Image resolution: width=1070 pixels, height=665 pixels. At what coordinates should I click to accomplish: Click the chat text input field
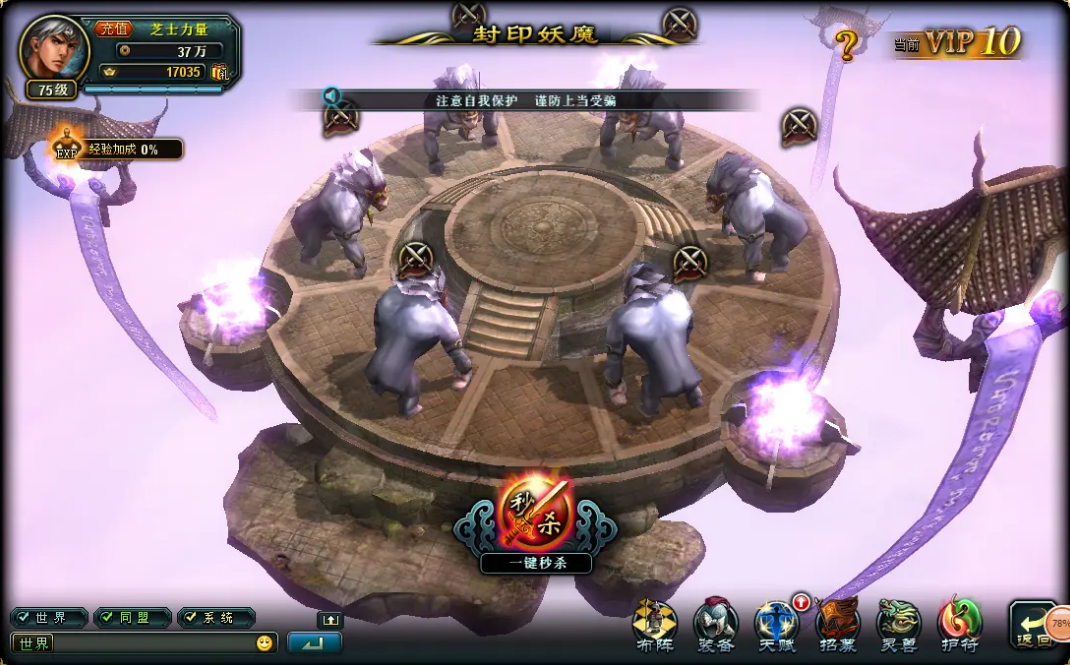(x=150, y=643)
